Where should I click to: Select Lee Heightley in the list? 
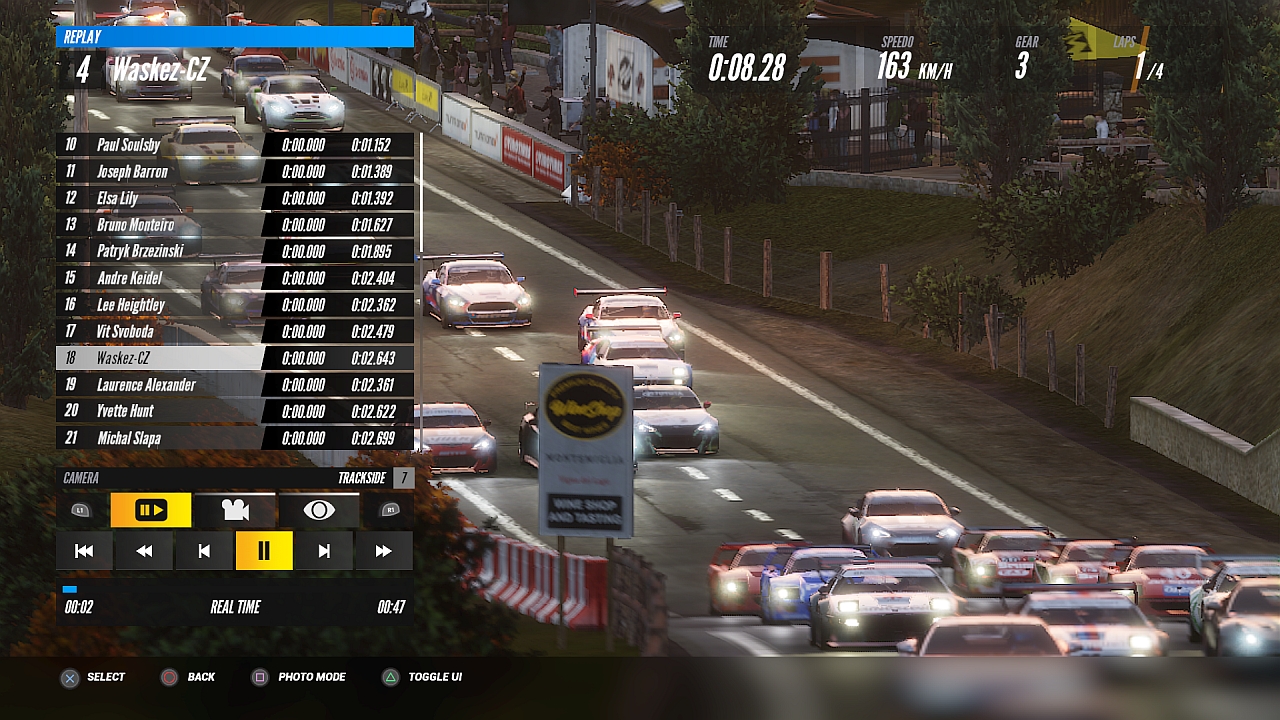tap(160, 305)
